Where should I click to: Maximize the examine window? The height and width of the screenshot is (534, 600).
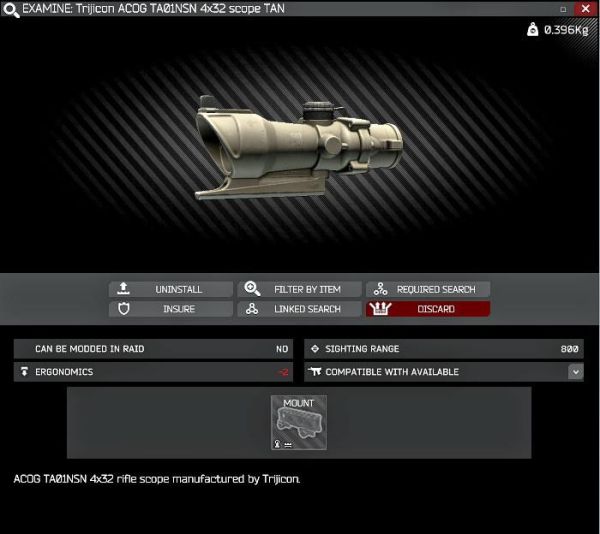564,8
